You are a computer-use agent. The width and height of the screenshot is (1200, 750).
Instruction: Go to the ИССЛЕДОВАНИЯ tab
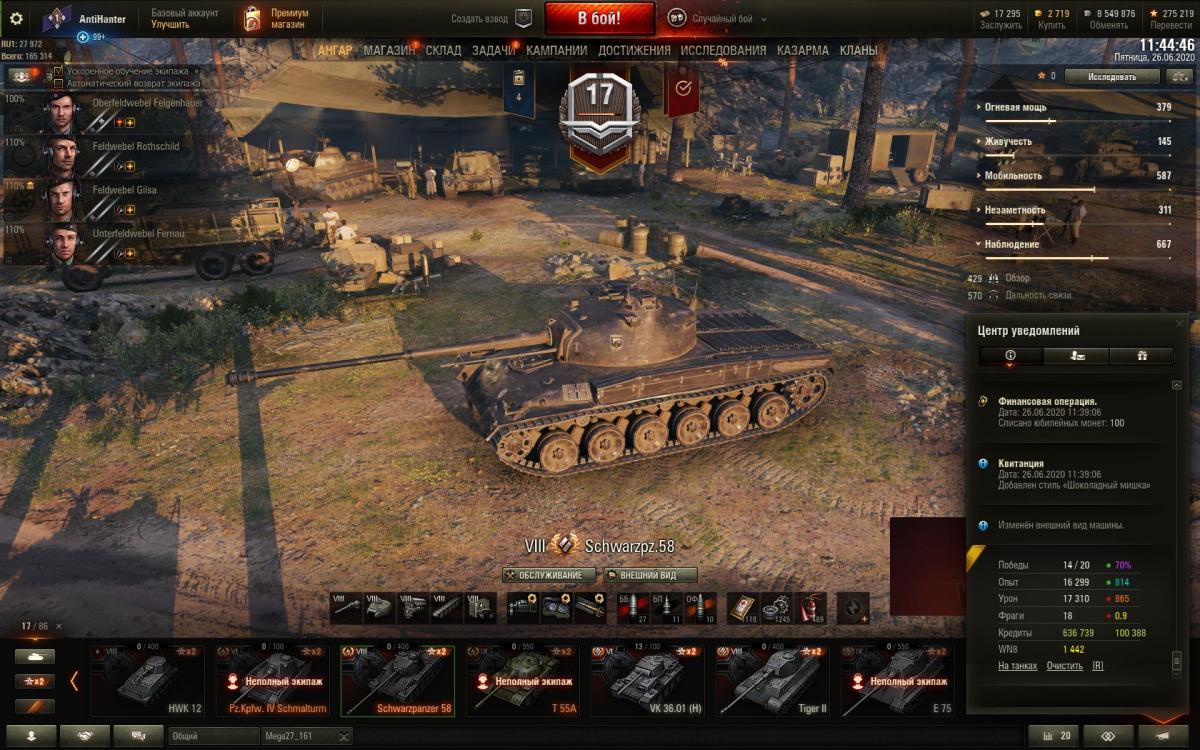[x=723, y=50]
